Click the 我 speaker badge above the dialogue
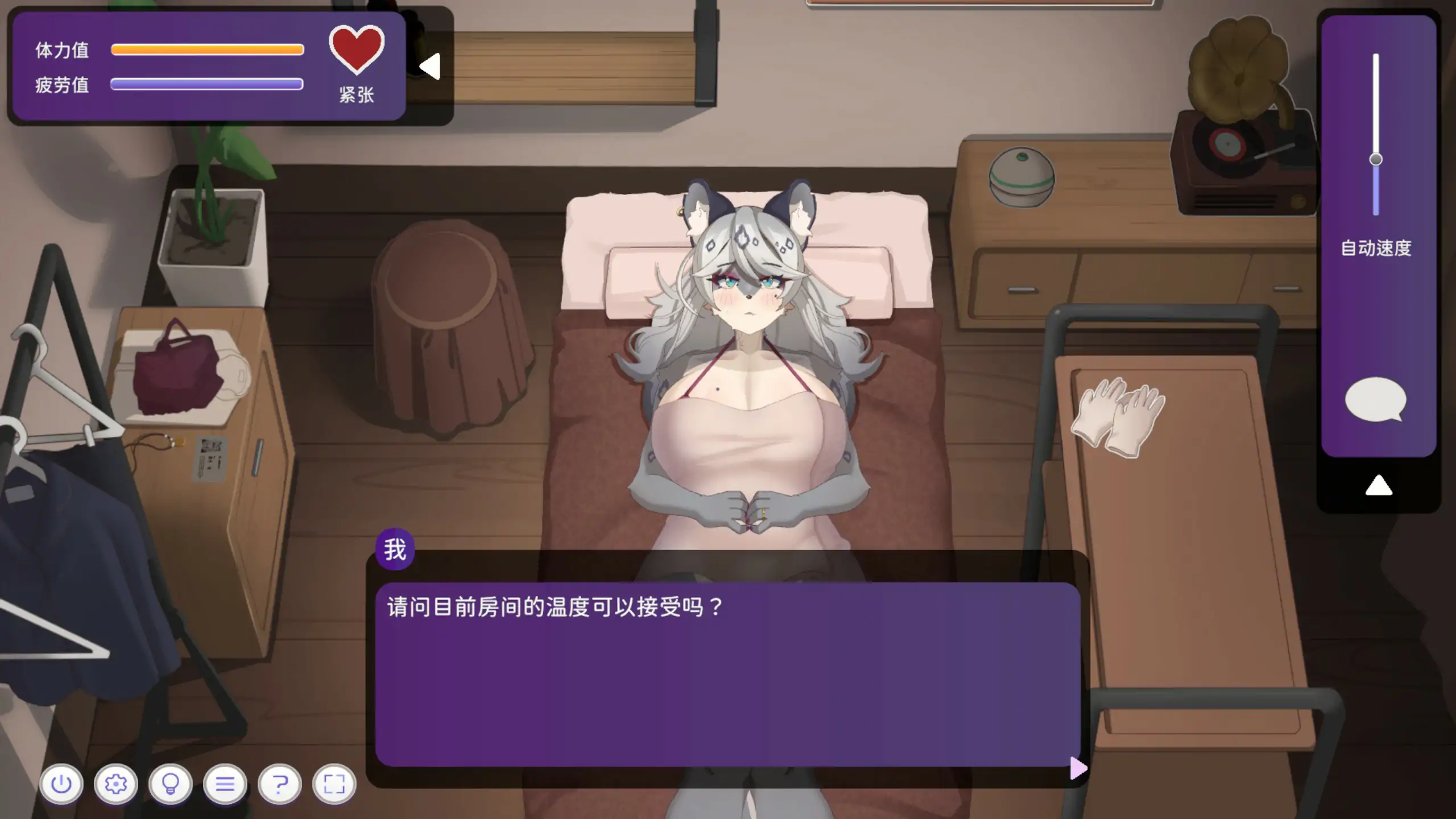 395,548
